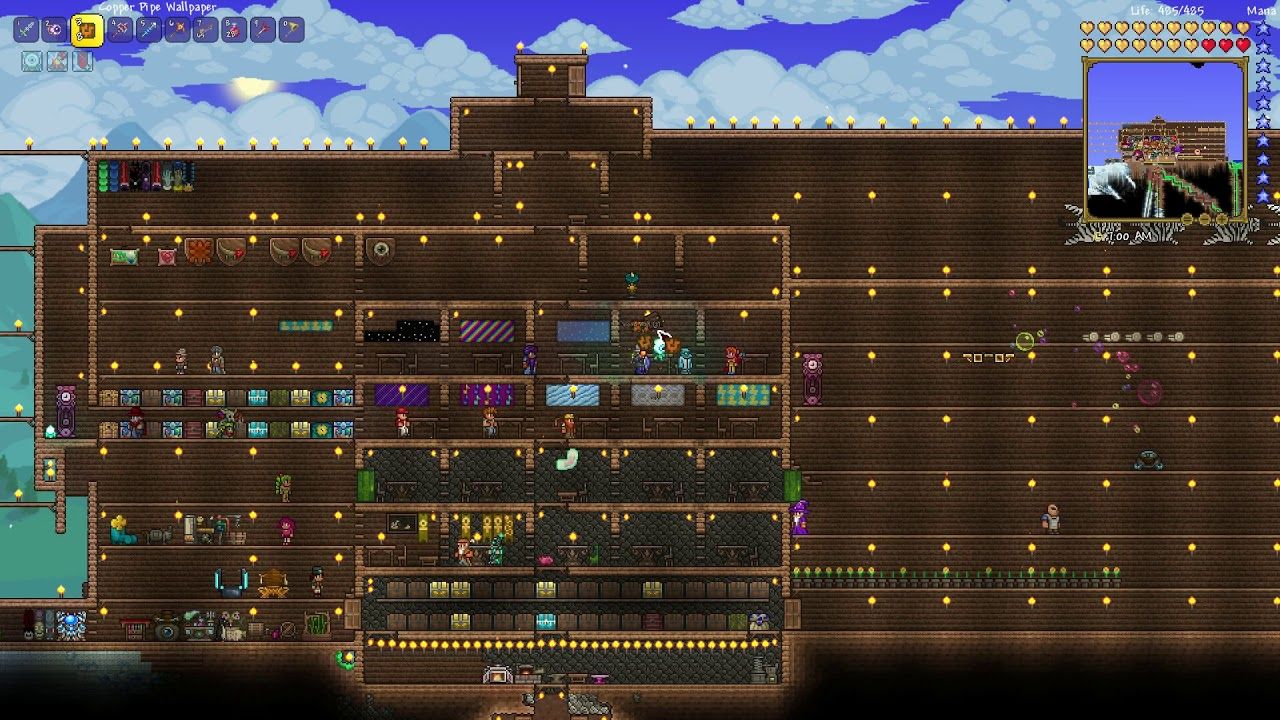The height and width of the screenshot is (720, 1280).
Task: Click the red cape slot under the hotbar
Action: (x=83, y=61)
